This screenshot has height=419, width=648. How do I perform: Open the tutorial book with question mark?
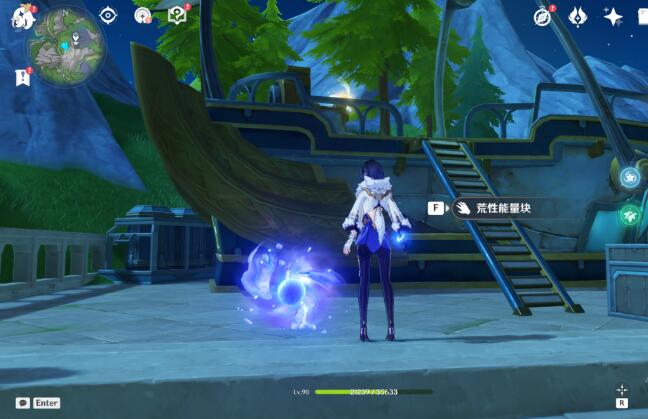[x=178, y=15]
